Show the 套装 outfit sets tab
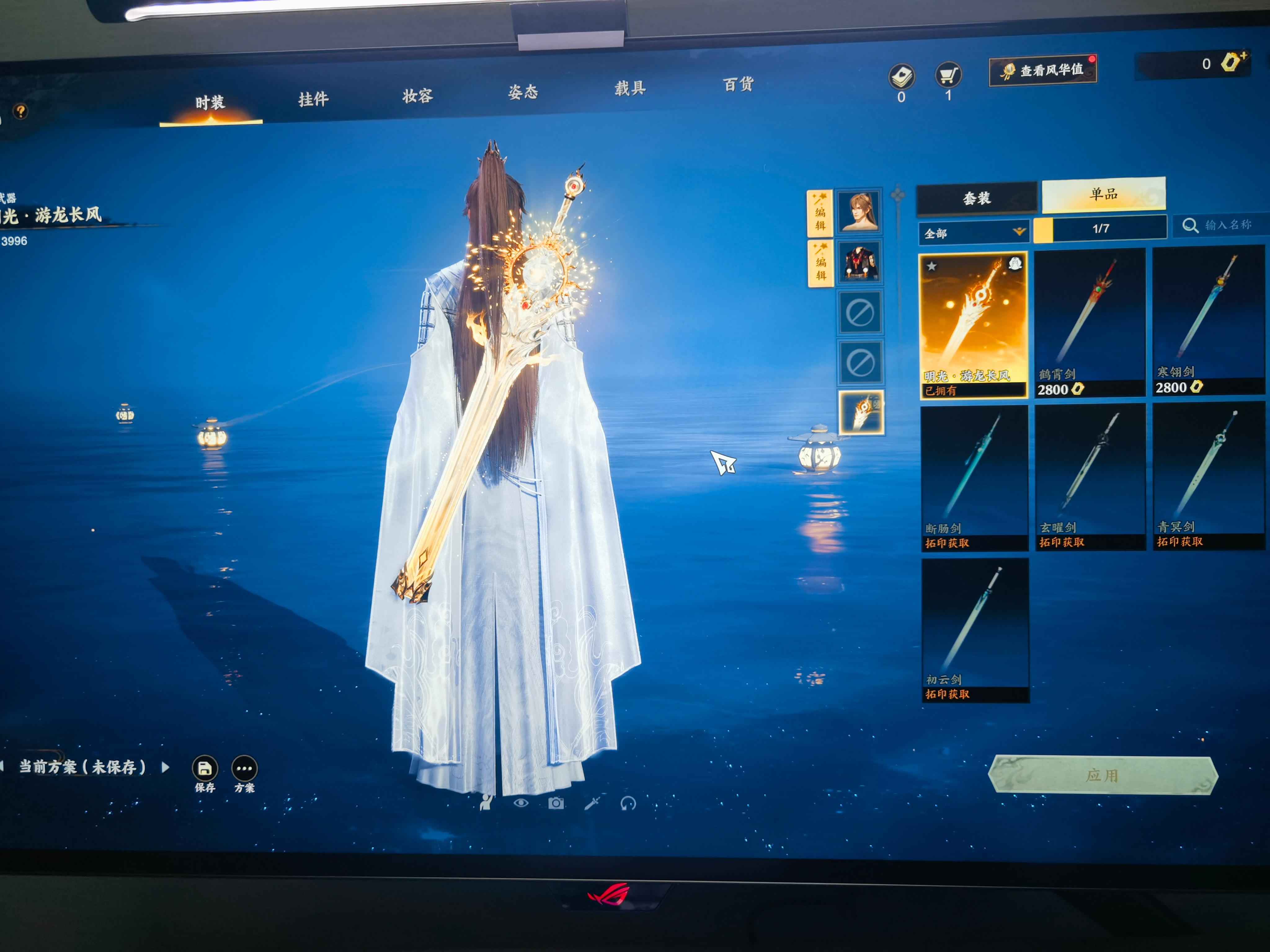This screenshot has height=952, width=1270. point(977,199)
